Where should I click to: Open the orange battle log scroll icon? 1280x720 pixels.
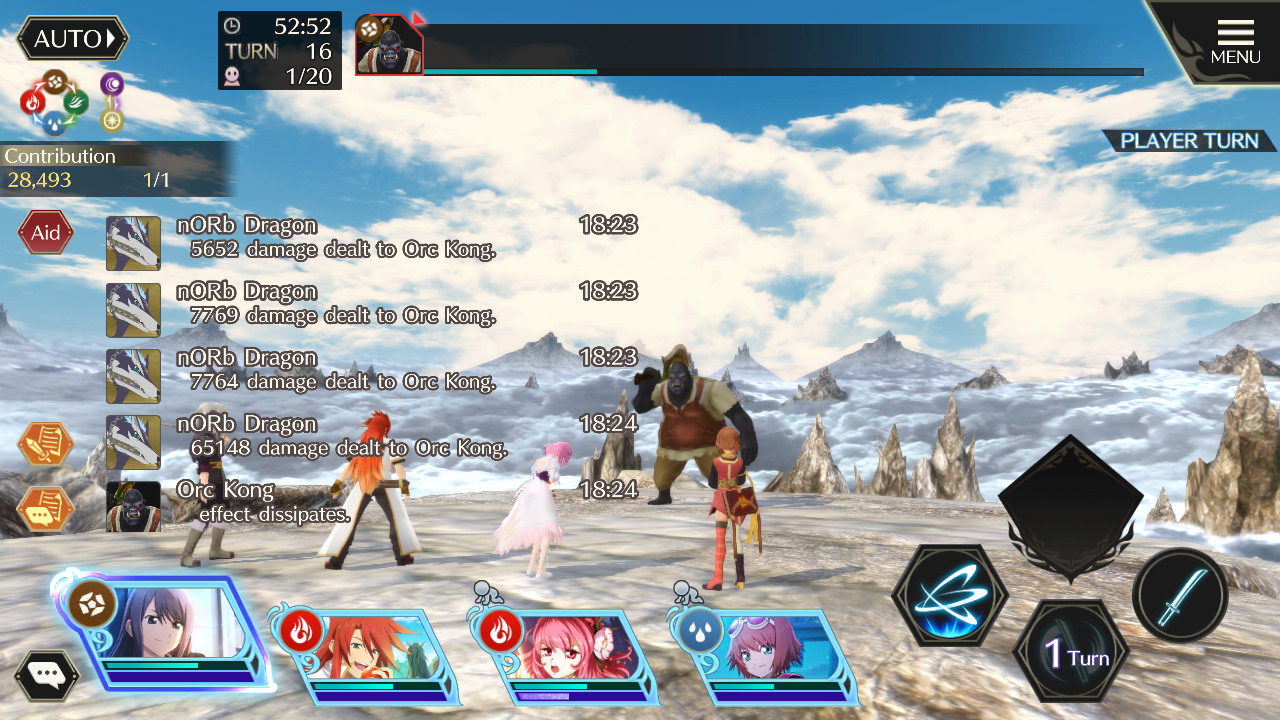[x=45, y=444]
